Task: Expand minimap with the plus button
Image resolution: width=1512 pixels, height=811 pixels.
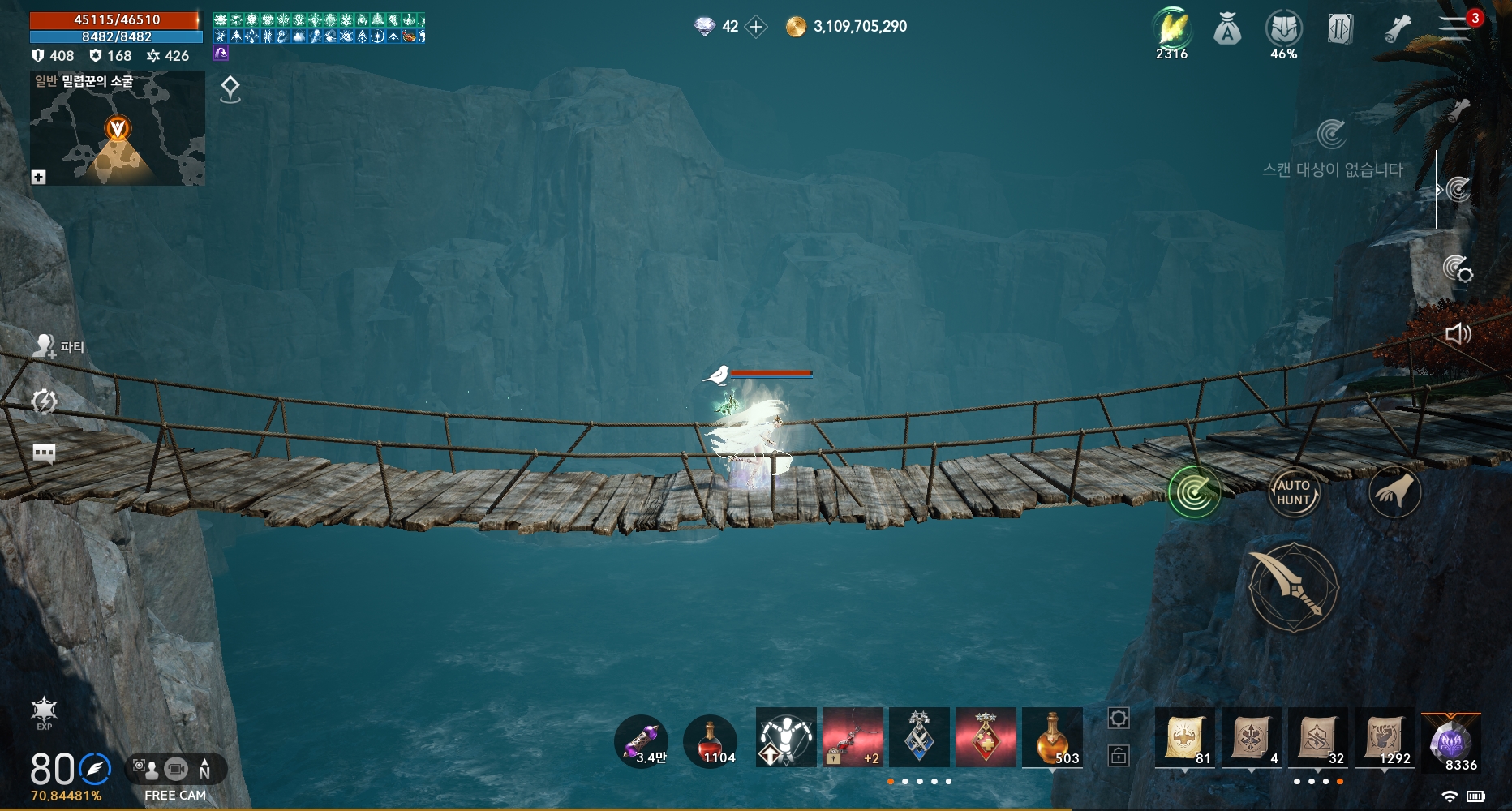Action: click(x=38, y=177)
